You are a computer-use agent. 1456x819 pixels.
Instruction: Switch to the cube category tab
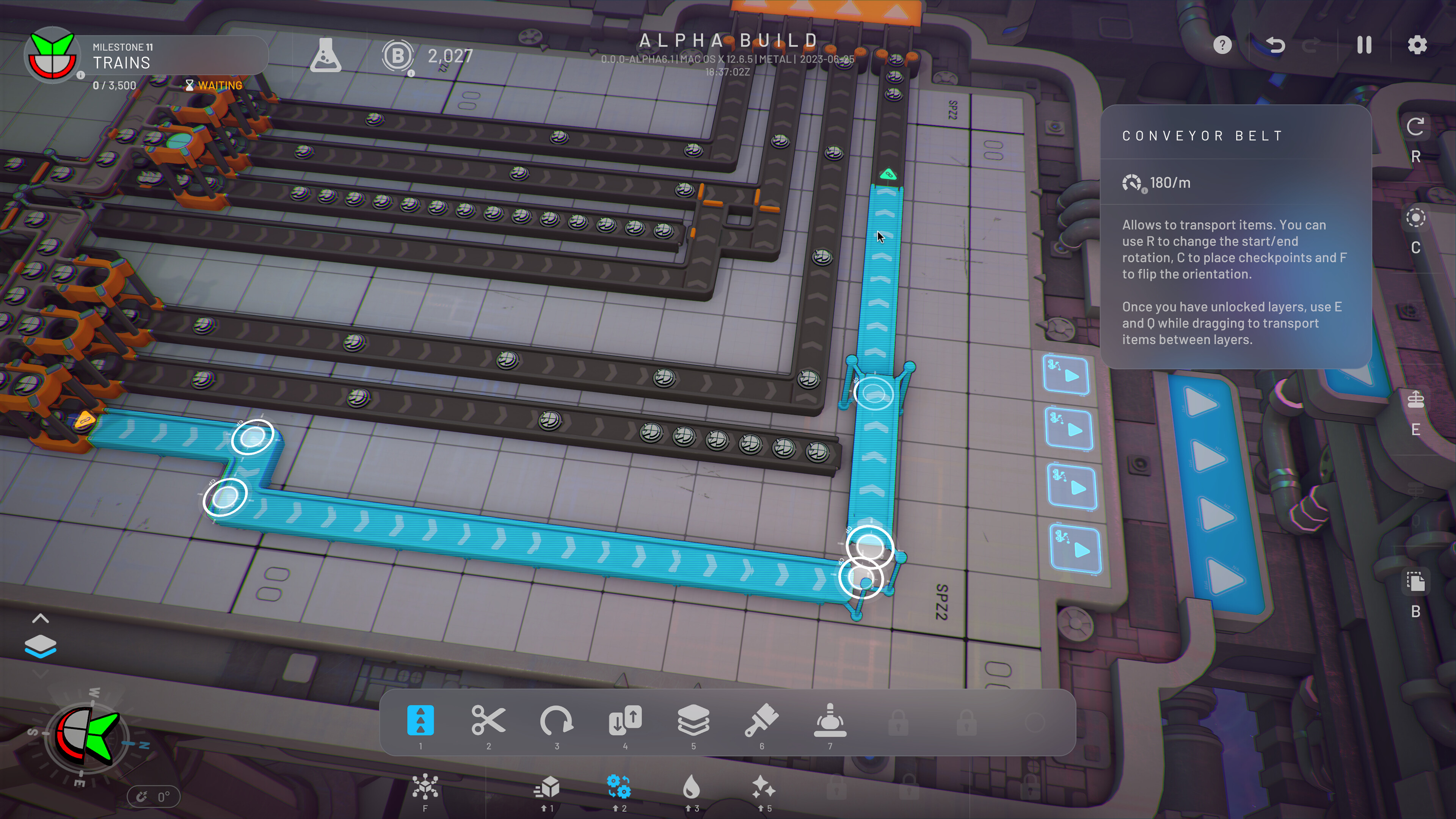pos(546,788)
